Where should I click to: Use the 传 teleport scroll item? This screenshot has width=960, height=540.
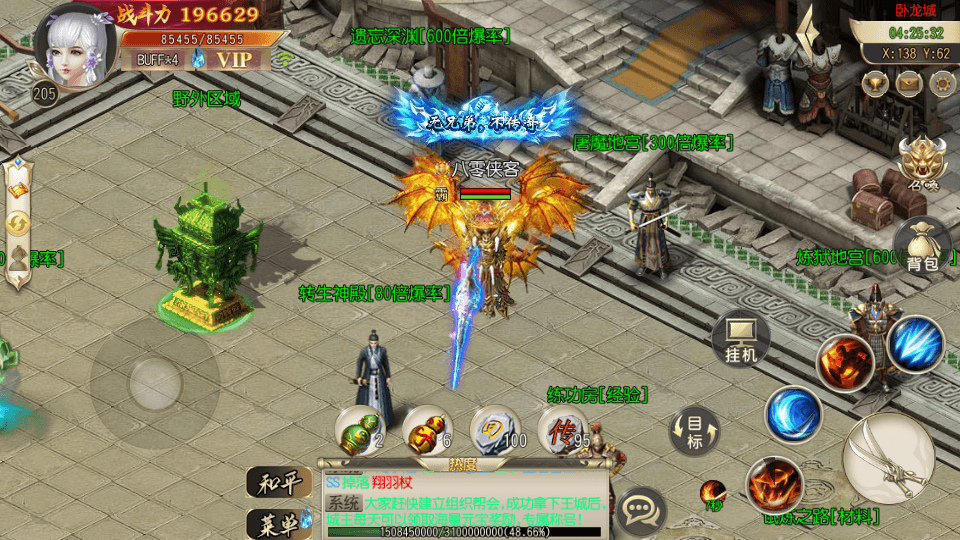pos(563,432)
